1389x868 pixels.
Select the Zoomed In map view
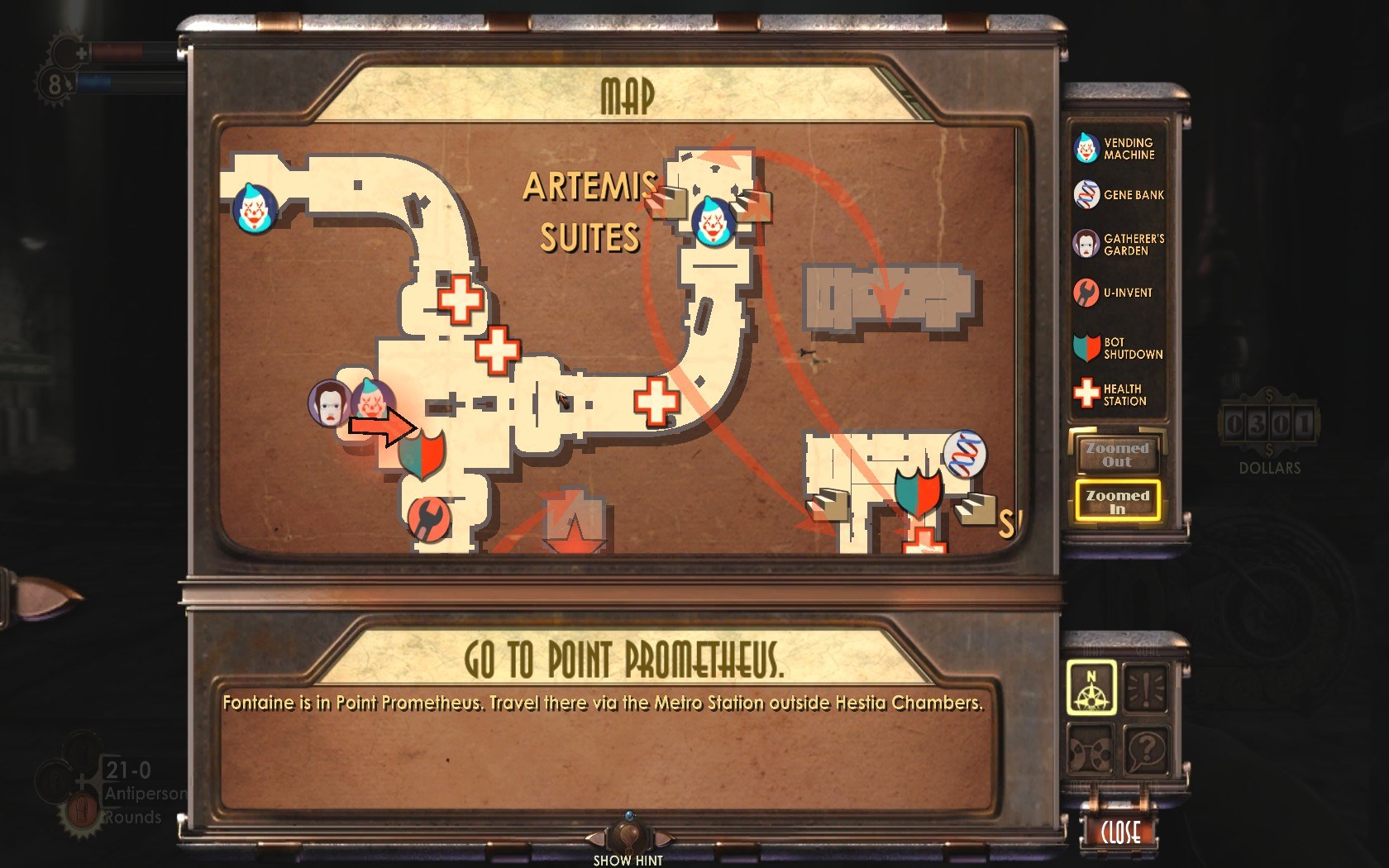pyautogui.click(x=1117, y=501)
